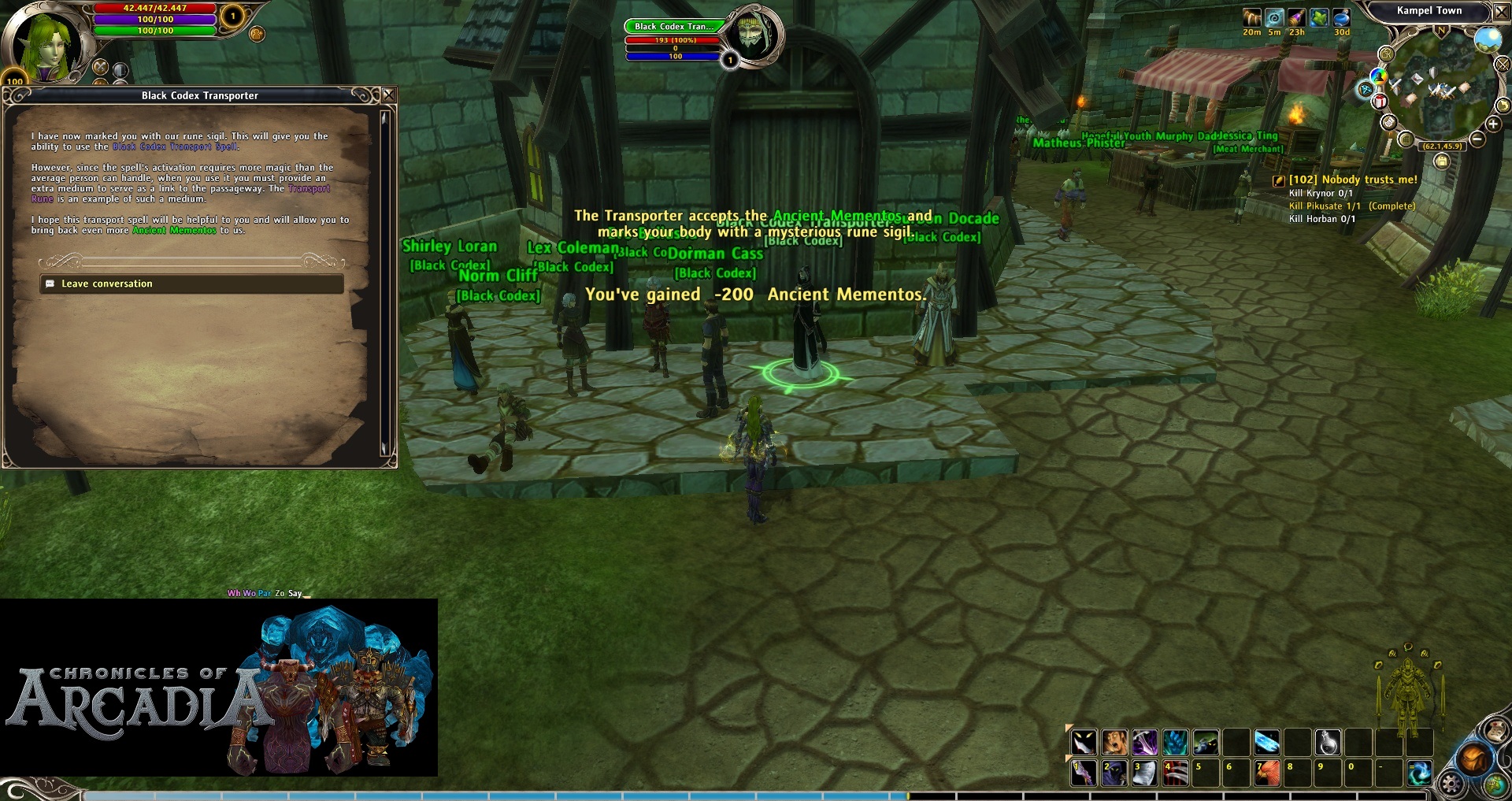This screenshot has height=801, width=1512.
Task: Click the blue diamond shop icon
Action: pyautogui.click(x=1365, y=90)
